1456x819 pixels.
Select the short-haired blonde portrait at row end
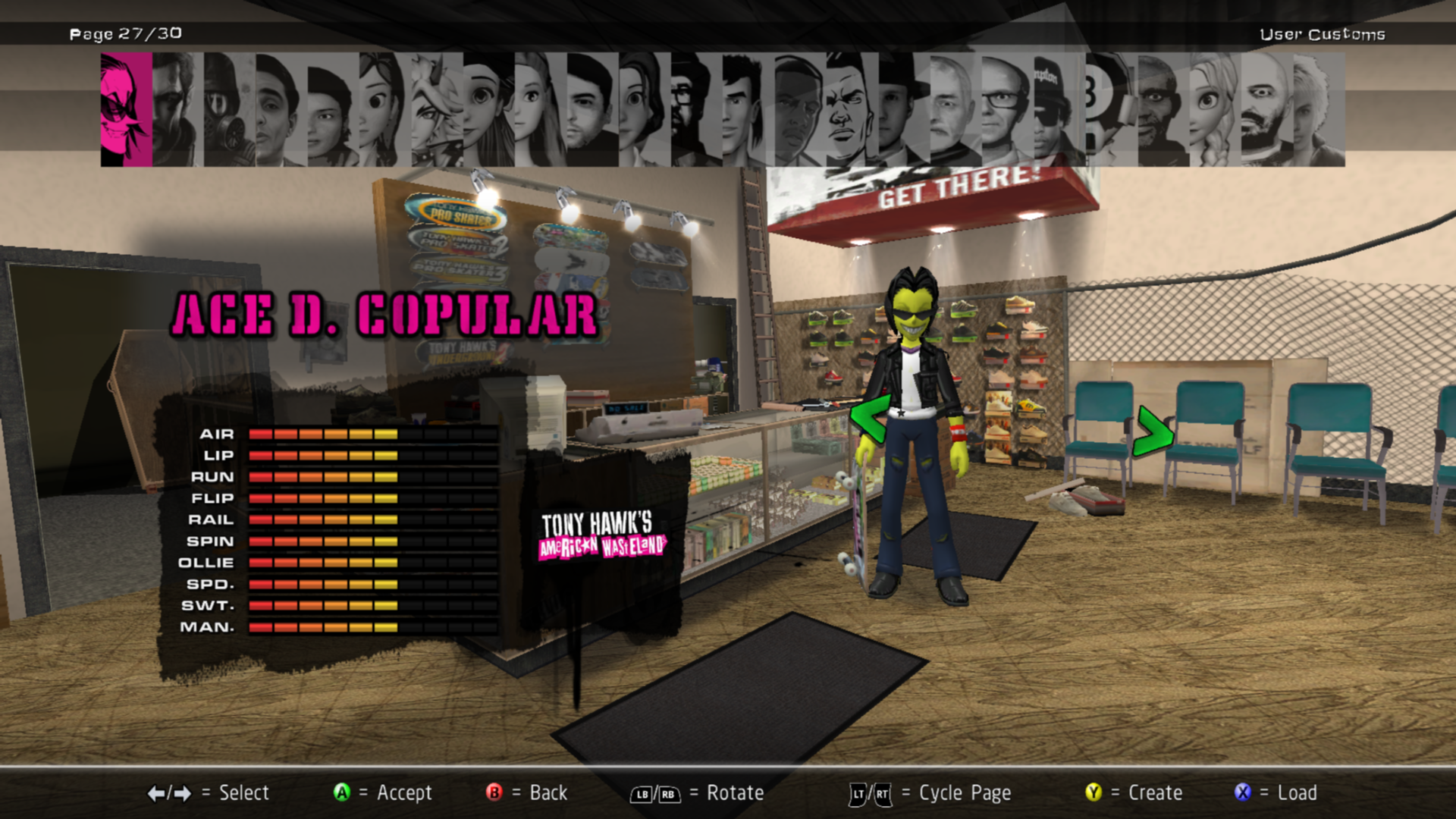pyautogui.click(x=1318, y=110)
